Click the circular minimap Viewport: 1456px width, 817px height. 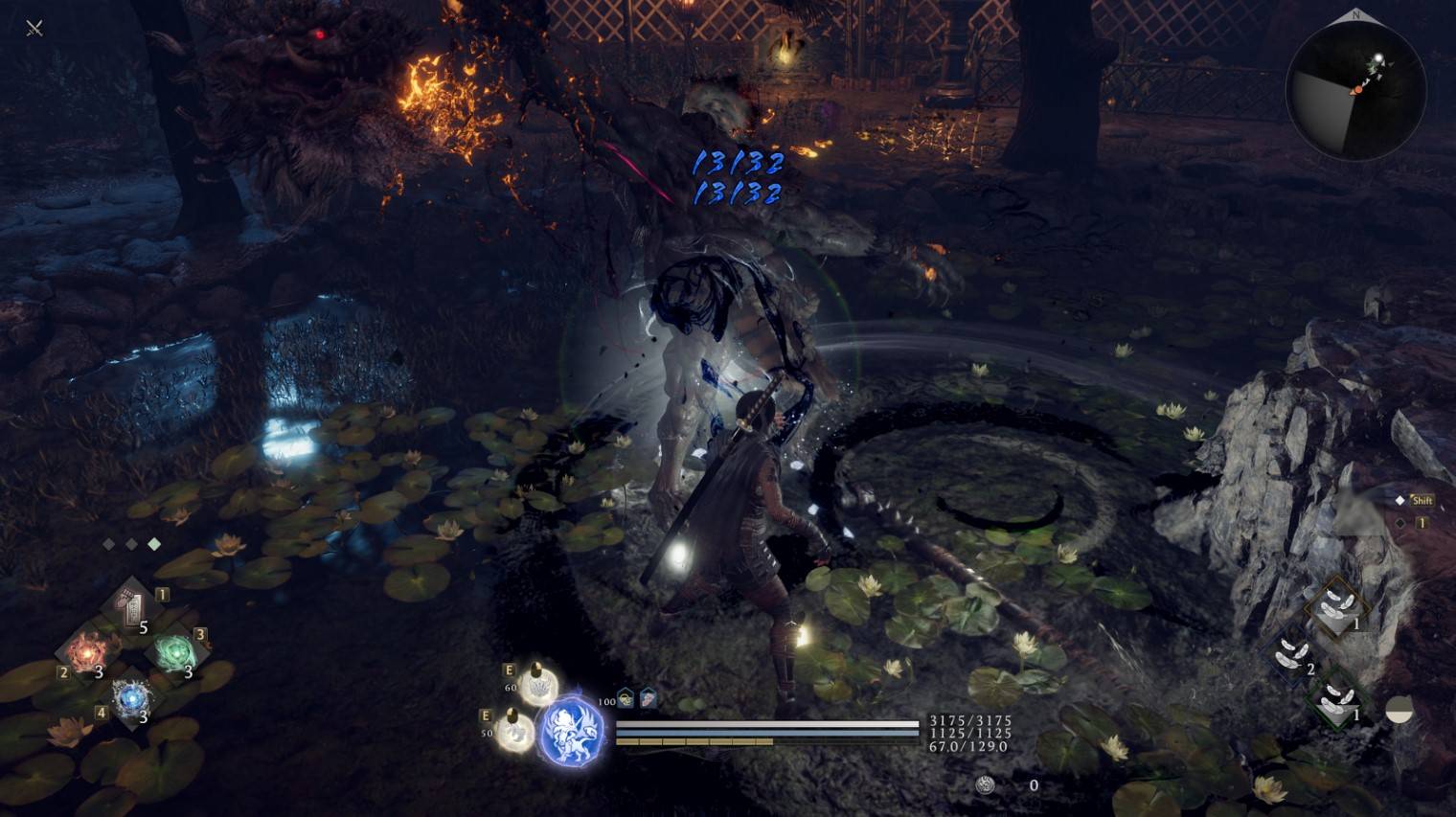pos(1355,91)
